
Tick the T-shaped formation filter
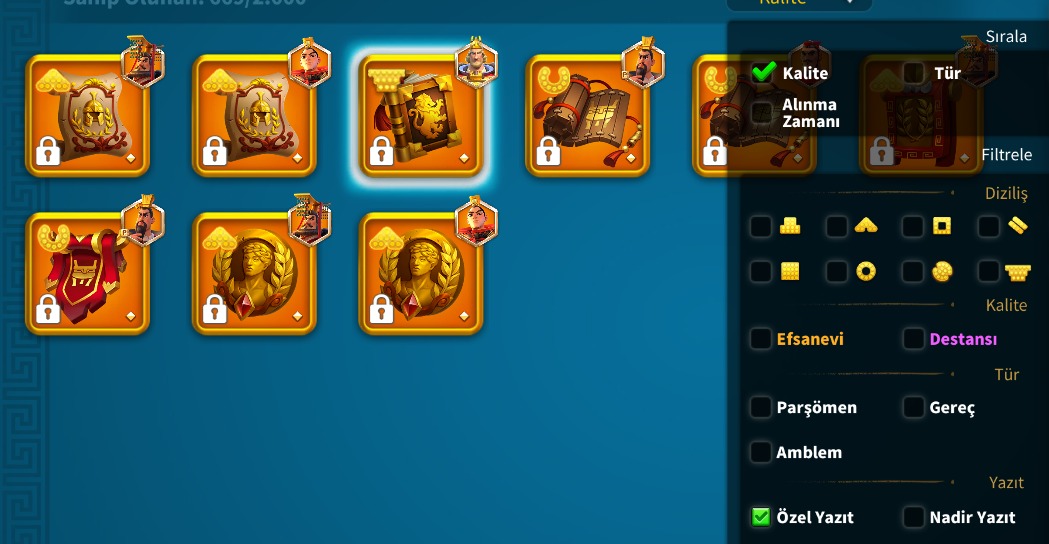(989, 271)
